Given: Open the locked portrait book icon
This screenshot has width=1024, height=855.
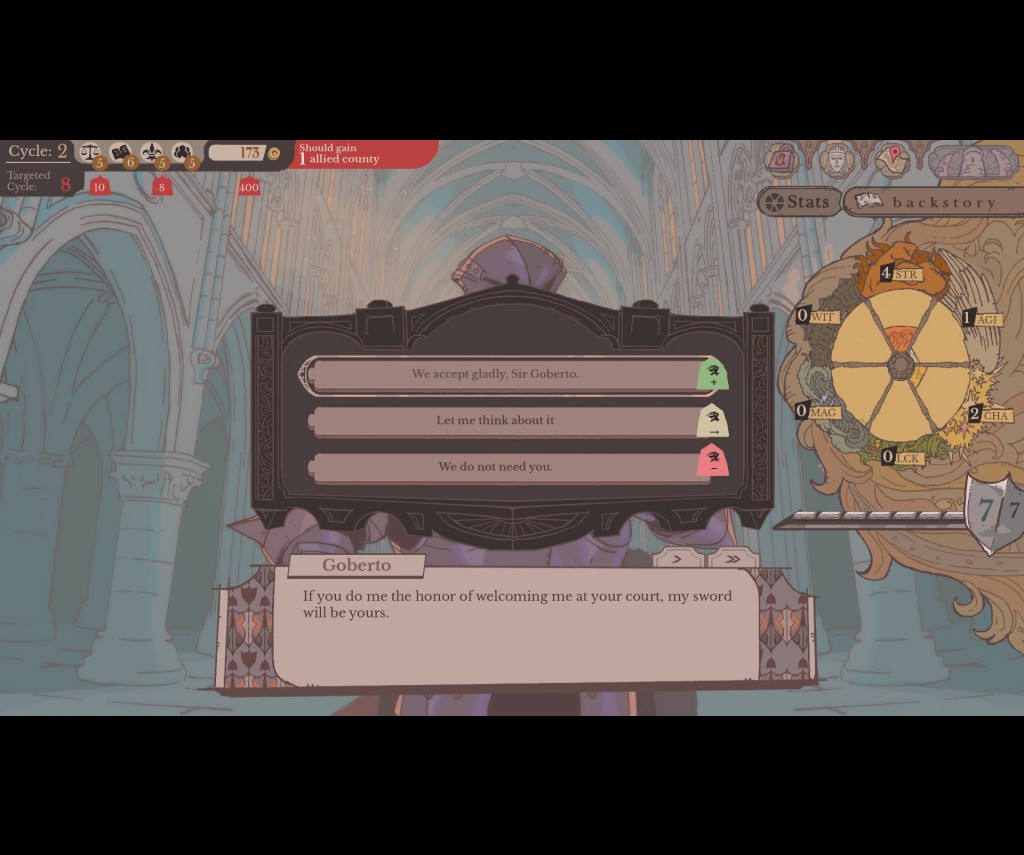Looking at the screenshot, I should pyautogui.click(x=782, y=159).
